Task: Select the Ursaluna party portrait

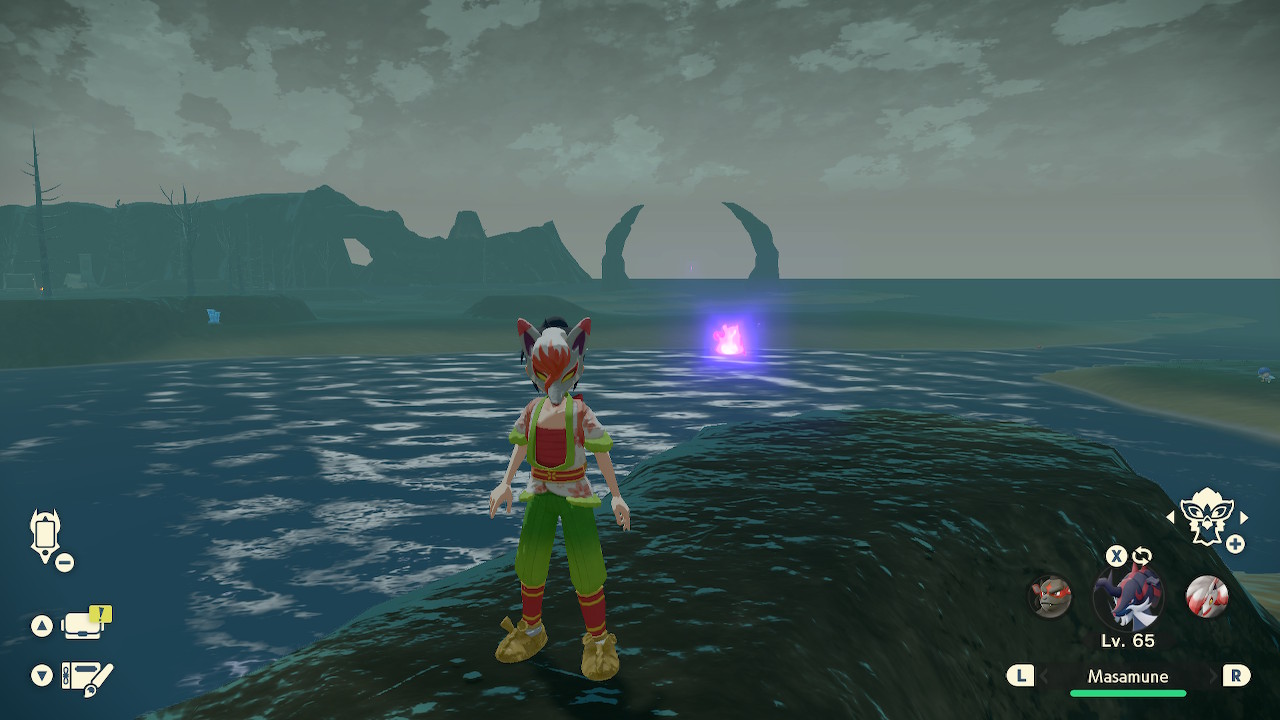Action: 1051,596
